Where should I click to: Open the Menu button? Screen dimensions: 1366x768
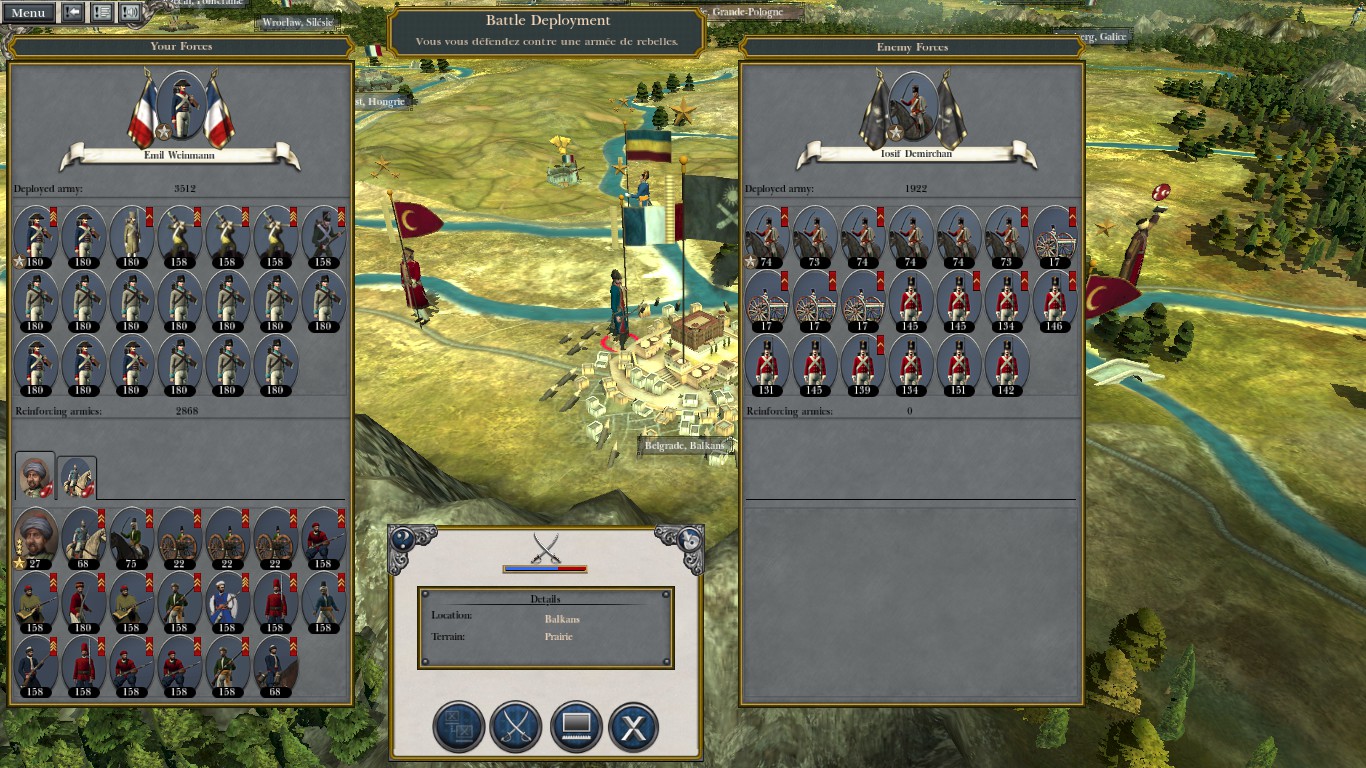coord(28,13)
